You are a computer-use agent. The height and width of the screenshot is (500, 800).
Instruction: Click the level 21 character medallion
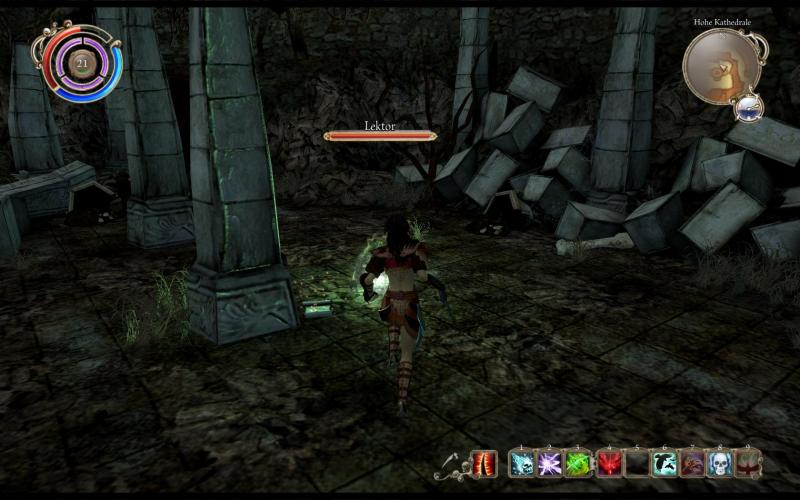tap(82, 63)
